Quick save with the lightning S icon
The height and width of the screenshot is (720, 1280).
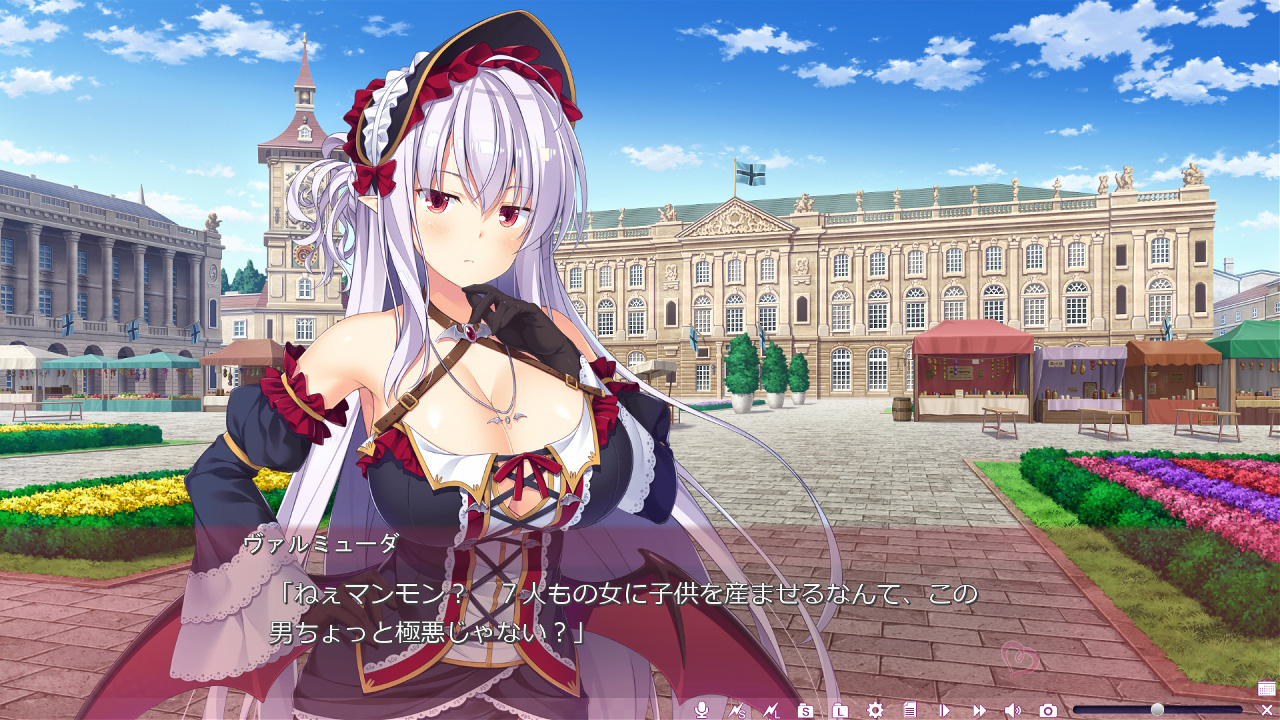737,710
